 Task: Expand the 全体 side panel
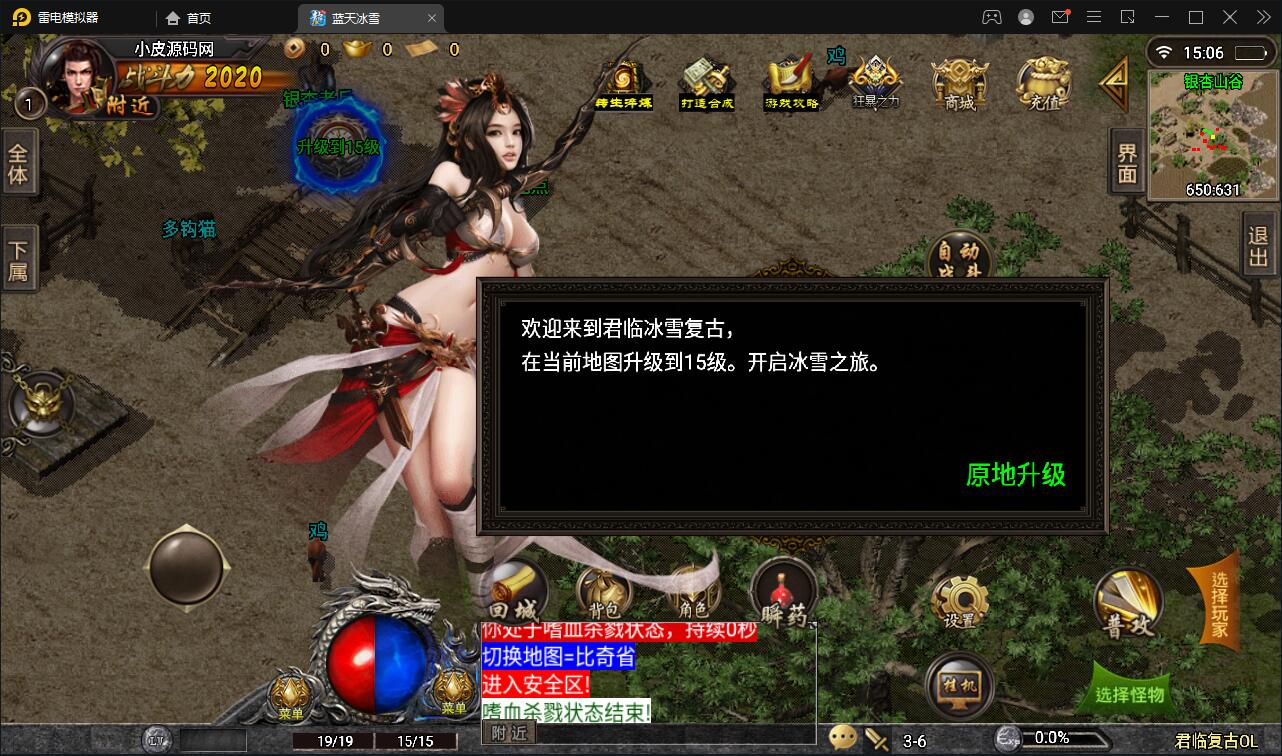pyautogui.click(x=20, y=162)
